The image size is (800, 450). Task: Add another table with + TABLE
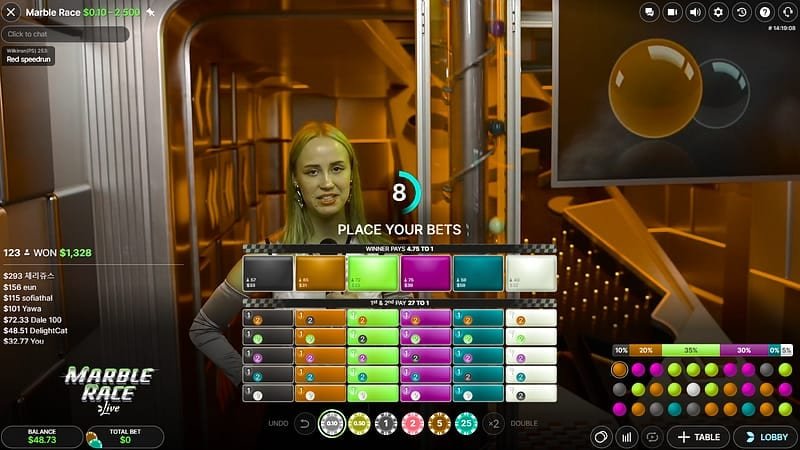click(x=699, y=437)
